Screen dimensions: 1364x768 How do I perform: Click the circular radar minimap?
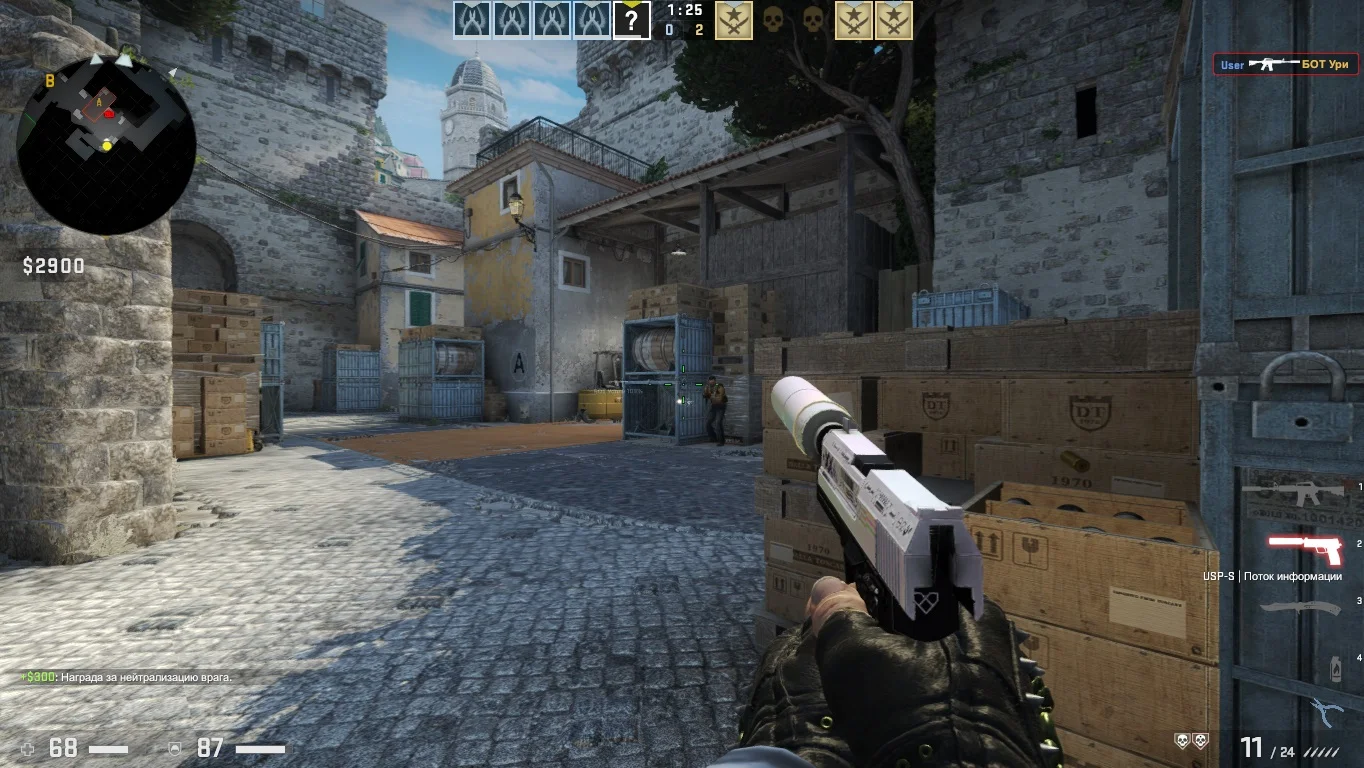coord(106,145)
